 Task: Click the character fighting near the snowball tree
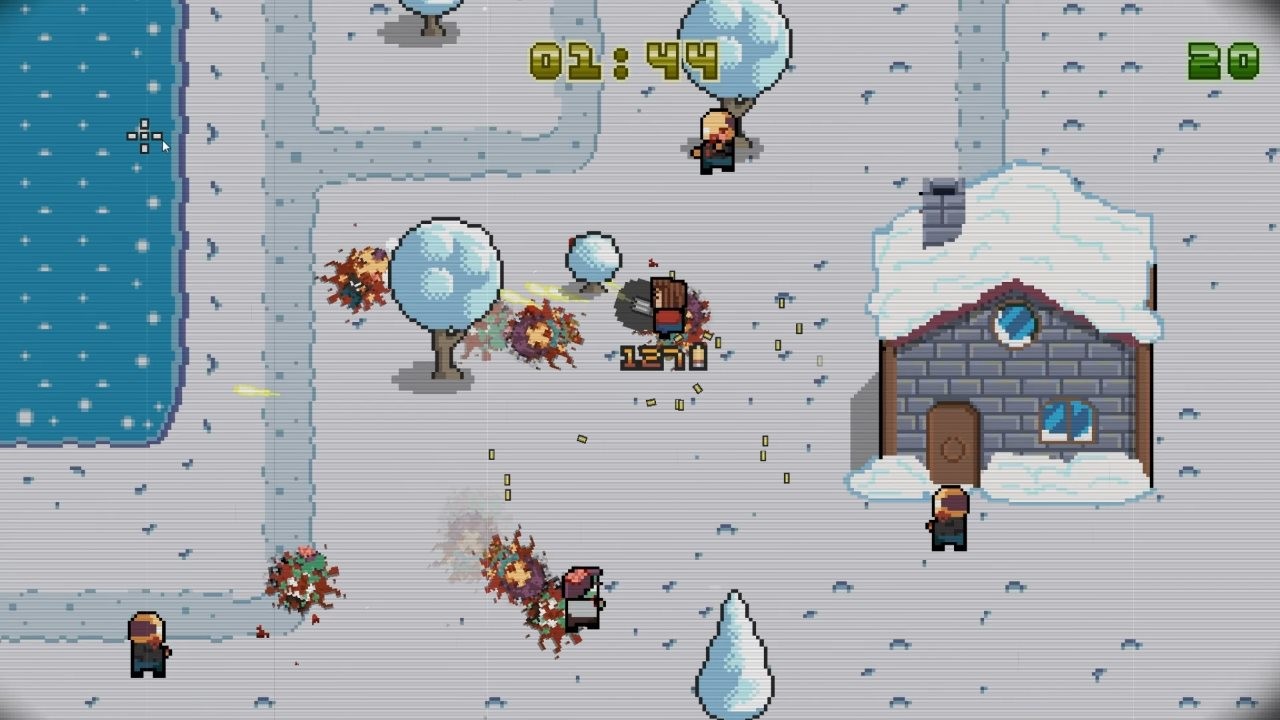point(670,305)
